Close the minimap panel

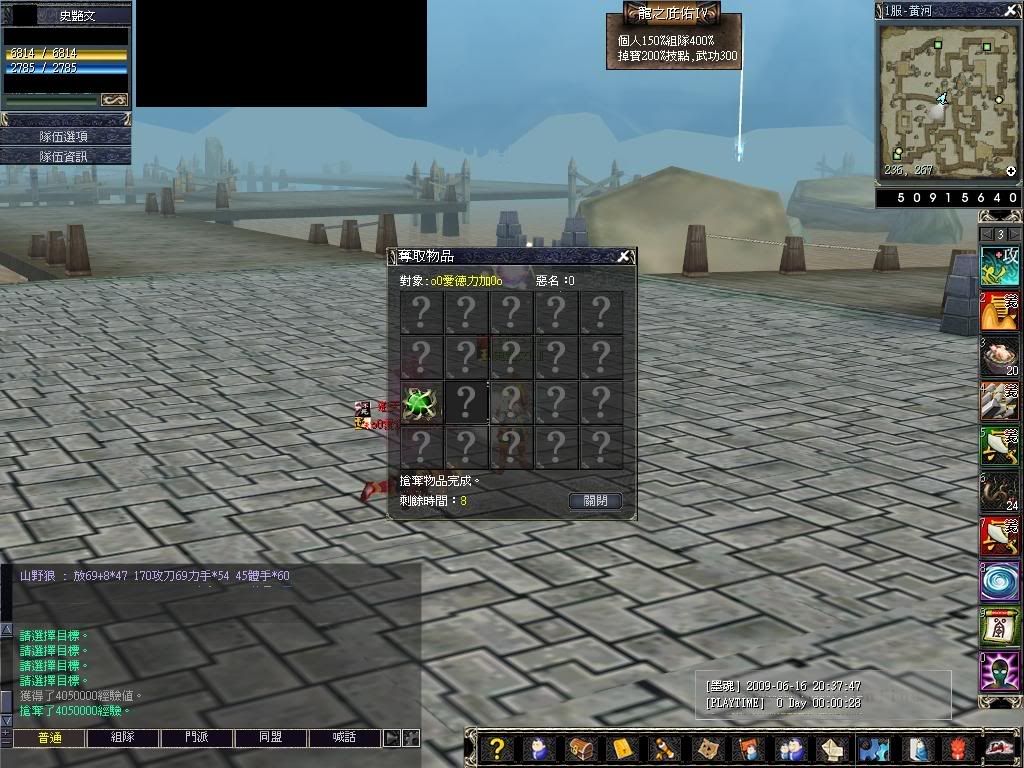coord(1011,10)
